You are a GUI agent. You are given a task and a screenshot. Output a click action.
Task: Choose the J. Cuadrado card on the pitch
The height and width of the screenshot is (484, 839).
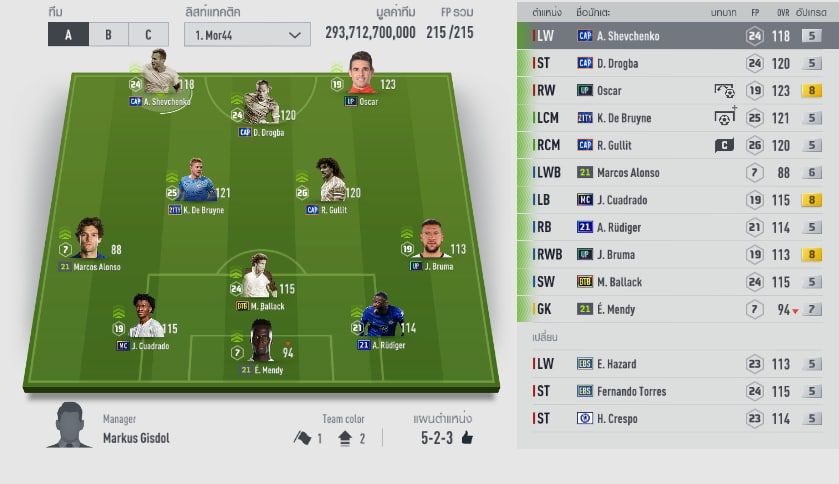click(x=146, y=317)
